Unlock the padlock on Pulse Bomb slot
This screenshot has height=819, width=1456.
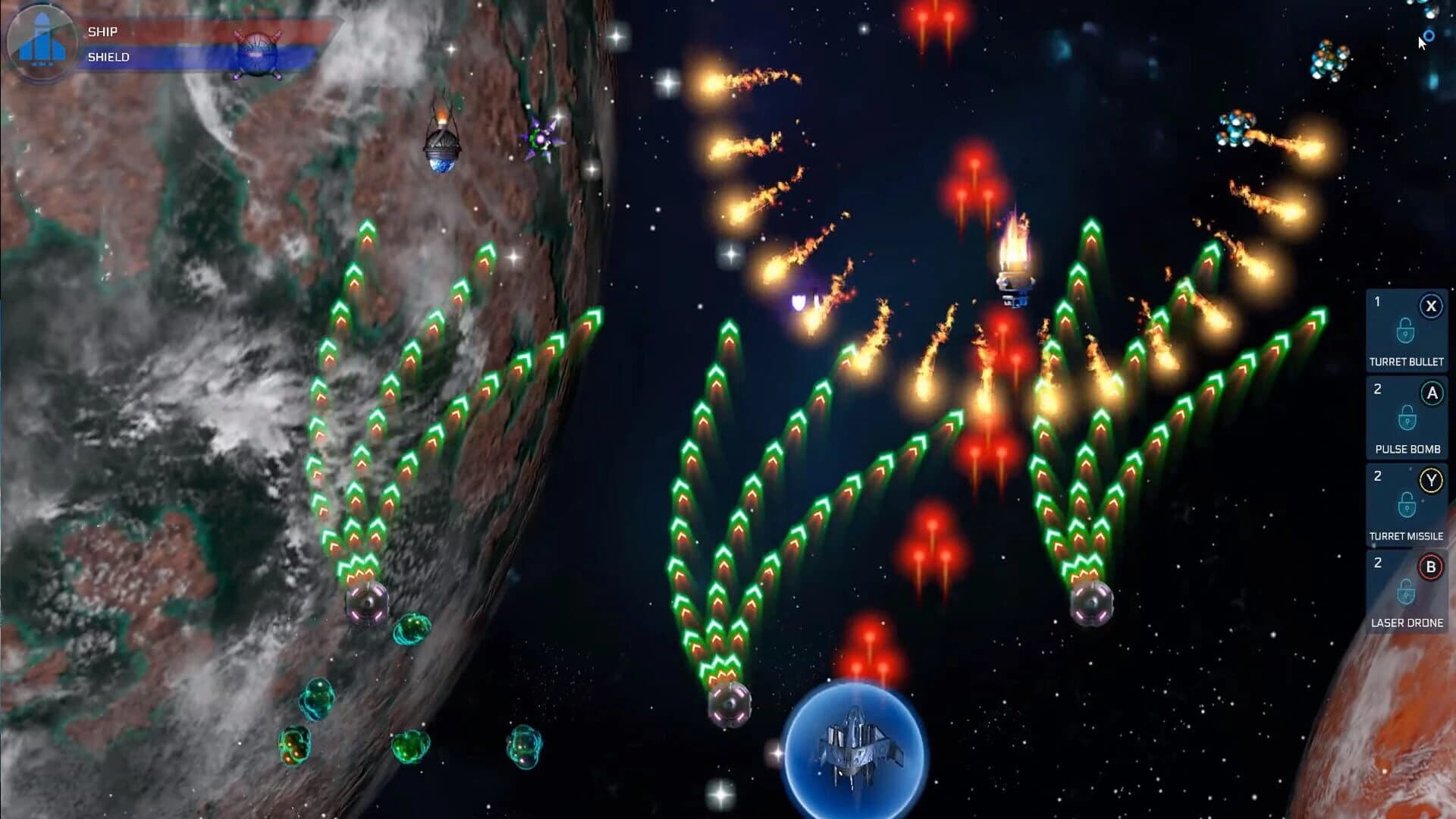pyautogui.click(x=1407, y=418)
